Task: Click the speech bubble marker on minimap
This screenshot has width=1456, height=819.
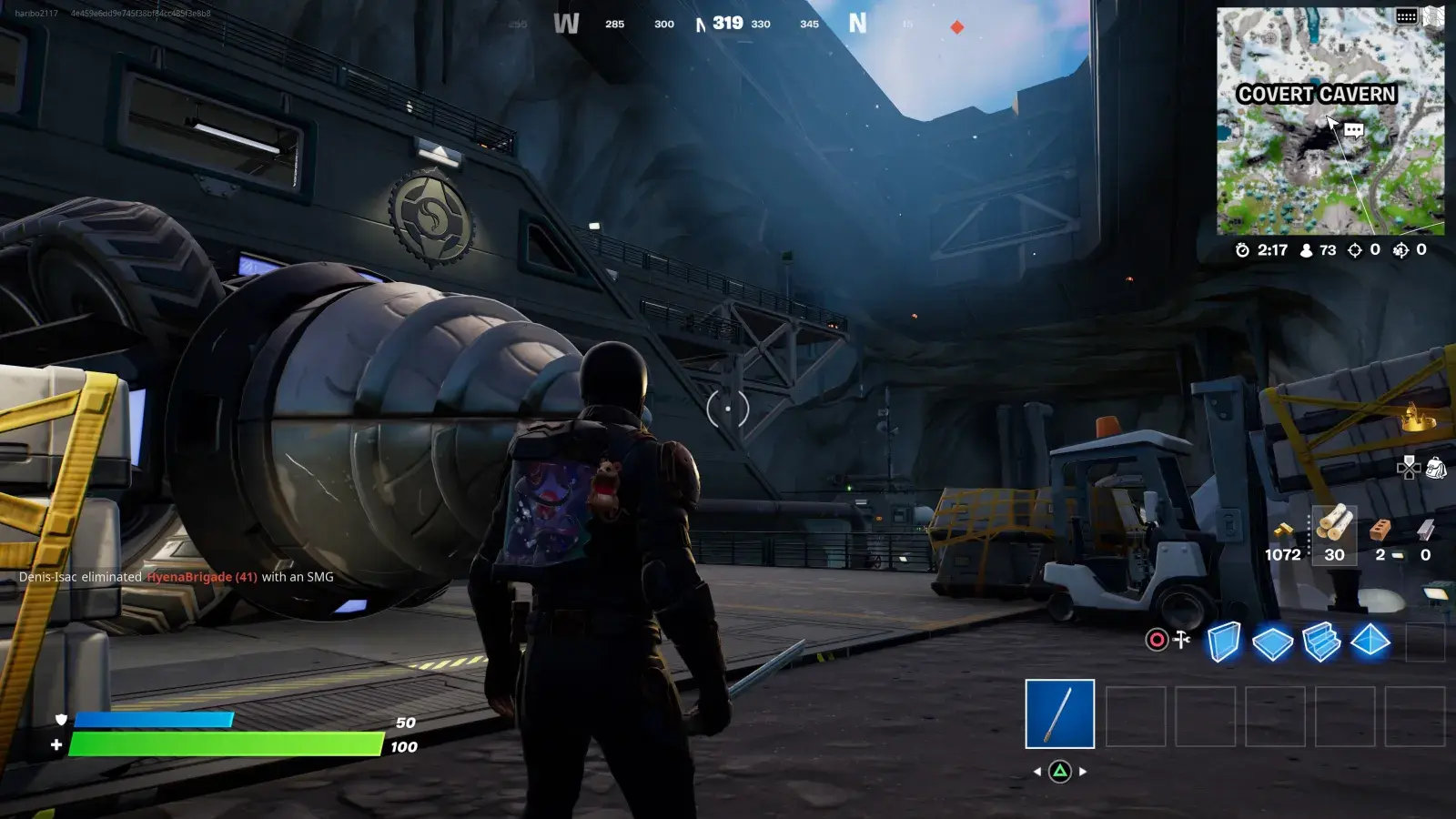Action: pos(1354,130)
